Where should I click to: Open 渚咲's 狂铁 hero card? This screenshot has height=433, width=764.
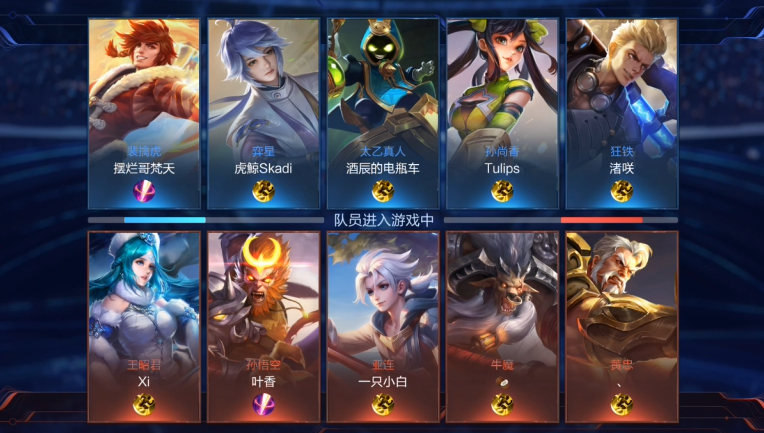pyautogui.click(x=621, y=112)
